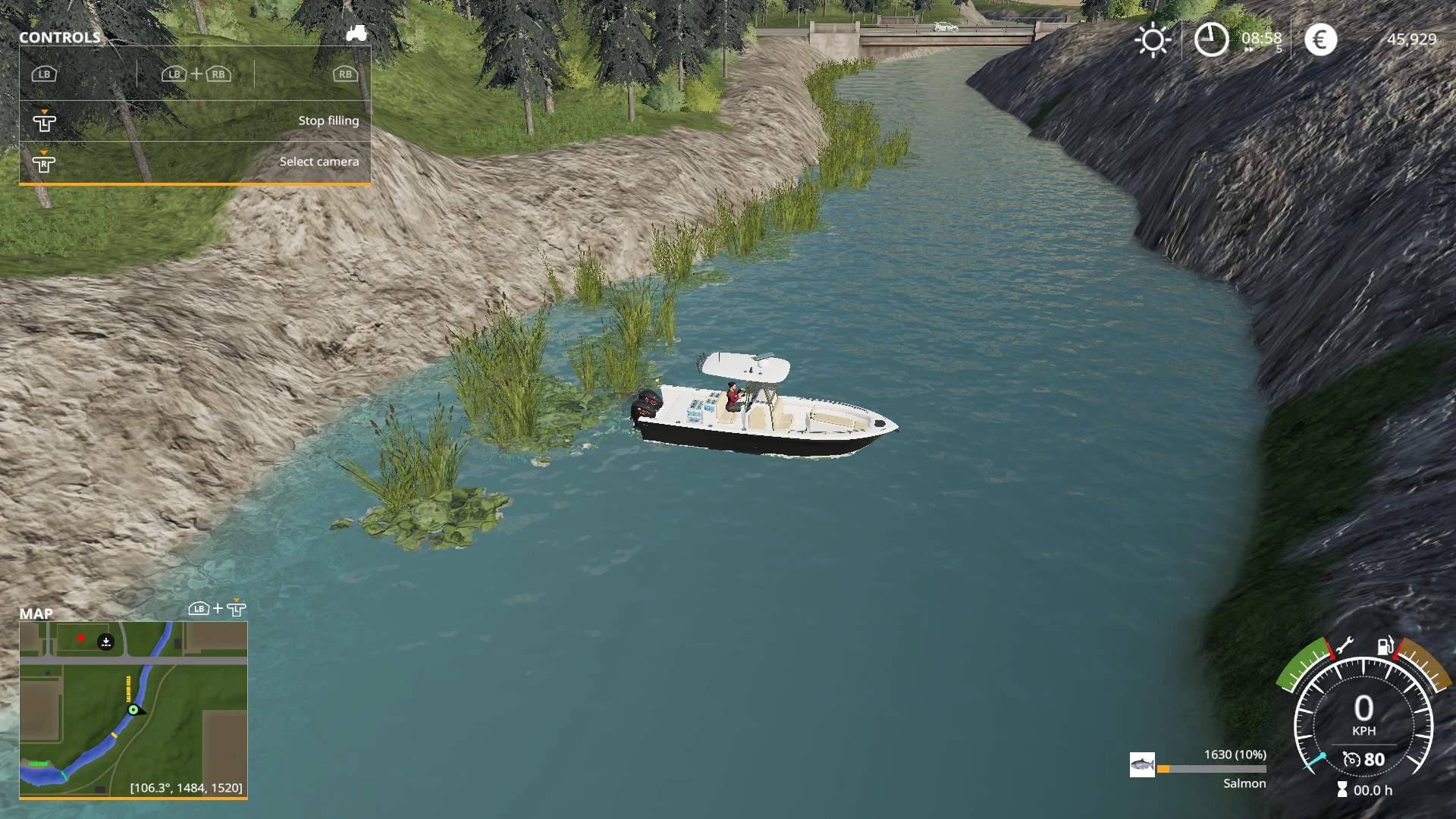Screen dimensions: 1456x819
Task: Click the green player marker on minimap
Action: coord(133,710)
